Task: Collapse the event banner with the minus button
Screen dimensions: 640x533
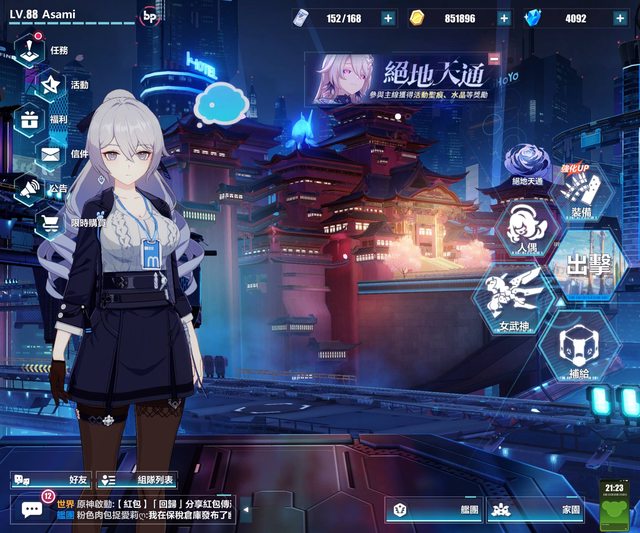Action: coord(494,59)
